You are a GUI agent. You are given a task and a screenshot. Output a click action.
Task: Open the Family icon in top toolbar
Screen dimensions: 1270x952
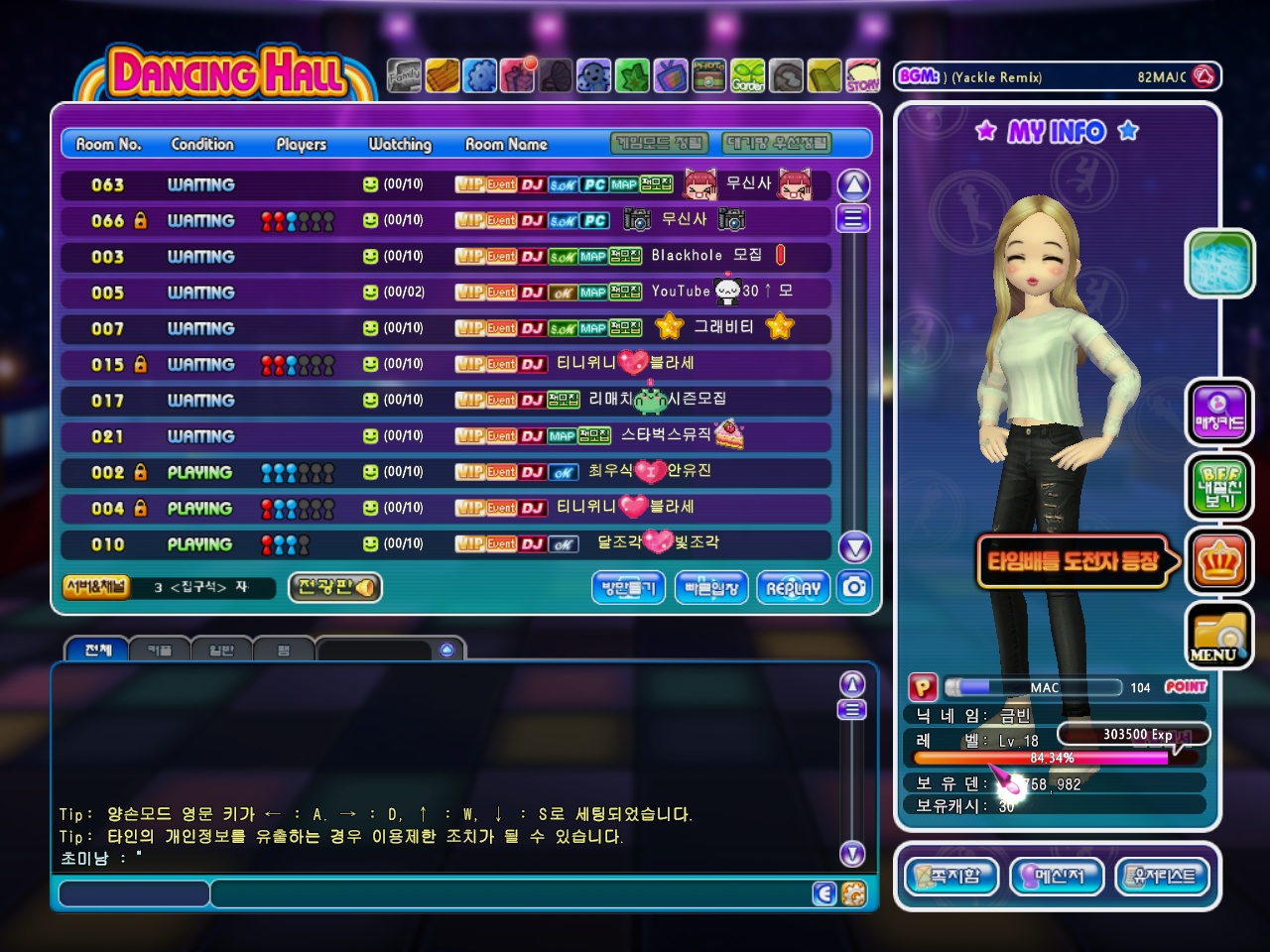(404, 75)
